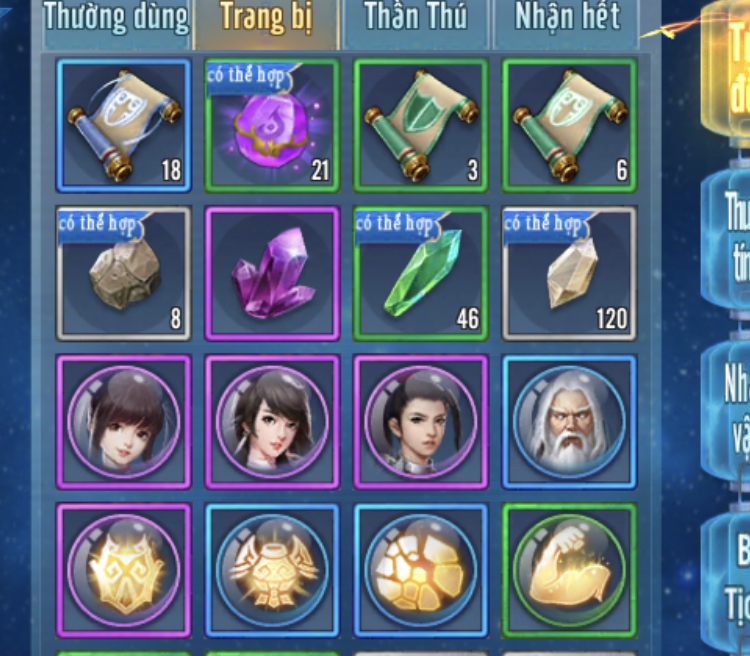Open the Thần Thú tab
The width and height of the screenshot is (750, 656).
[x=415, y=18]
